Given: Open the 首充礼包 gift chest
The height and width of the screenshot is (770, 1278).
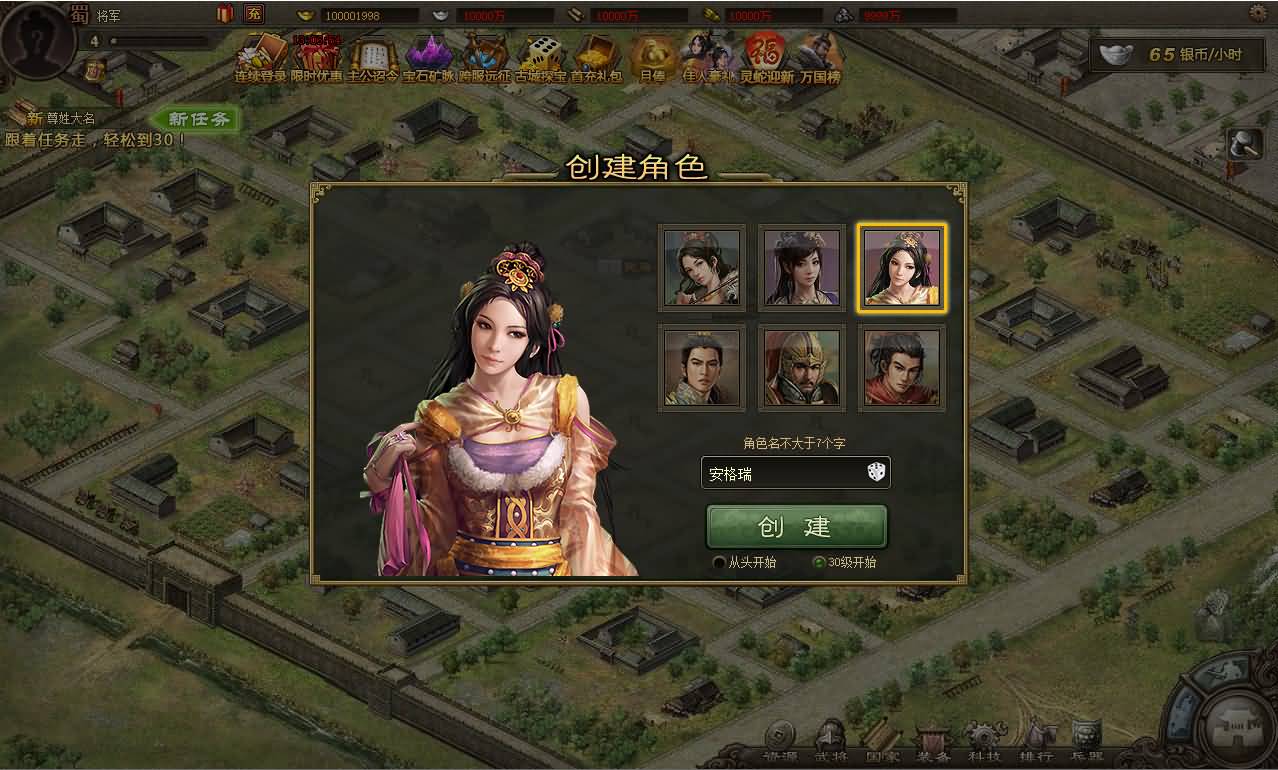Looking at the screenshot, I should (596, 58).
